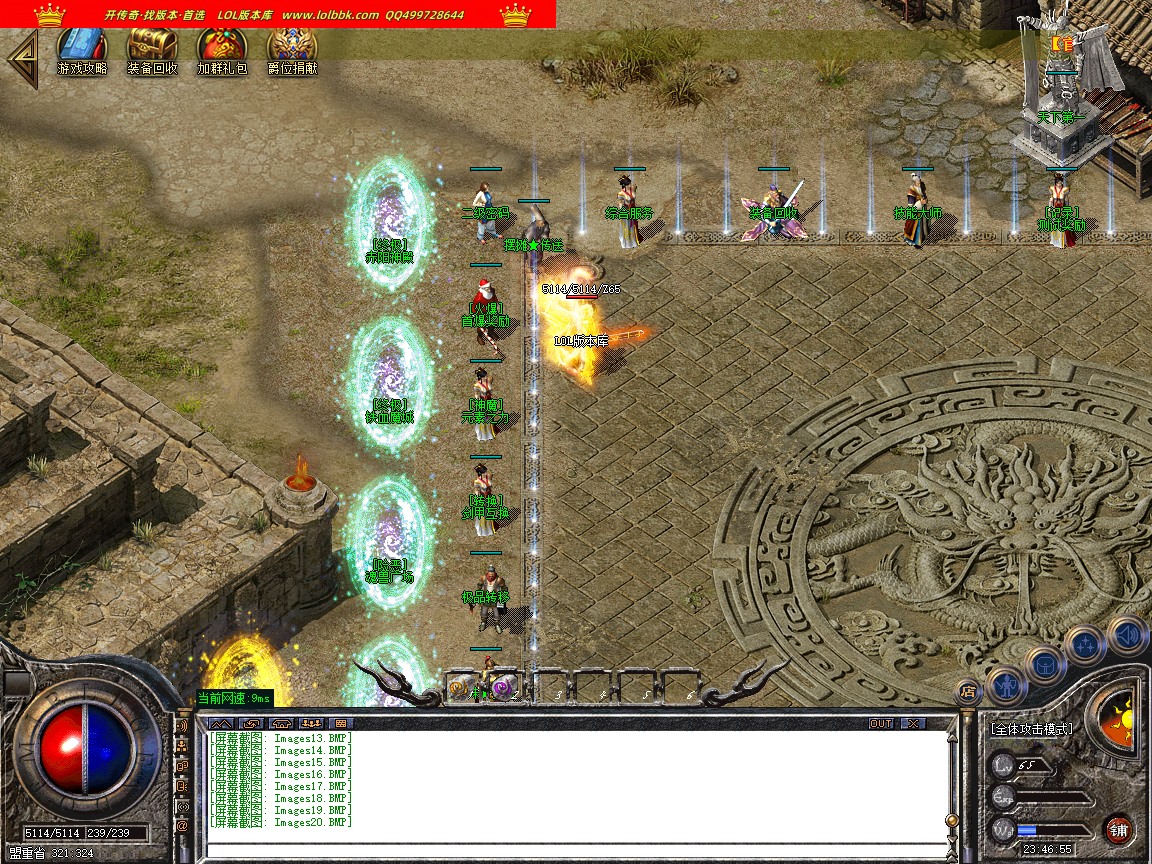Open the 爵位捐献 rank donation icon
Image resolution: width=1152 pixels, height=864 pixels.
[x=292, y=52]
